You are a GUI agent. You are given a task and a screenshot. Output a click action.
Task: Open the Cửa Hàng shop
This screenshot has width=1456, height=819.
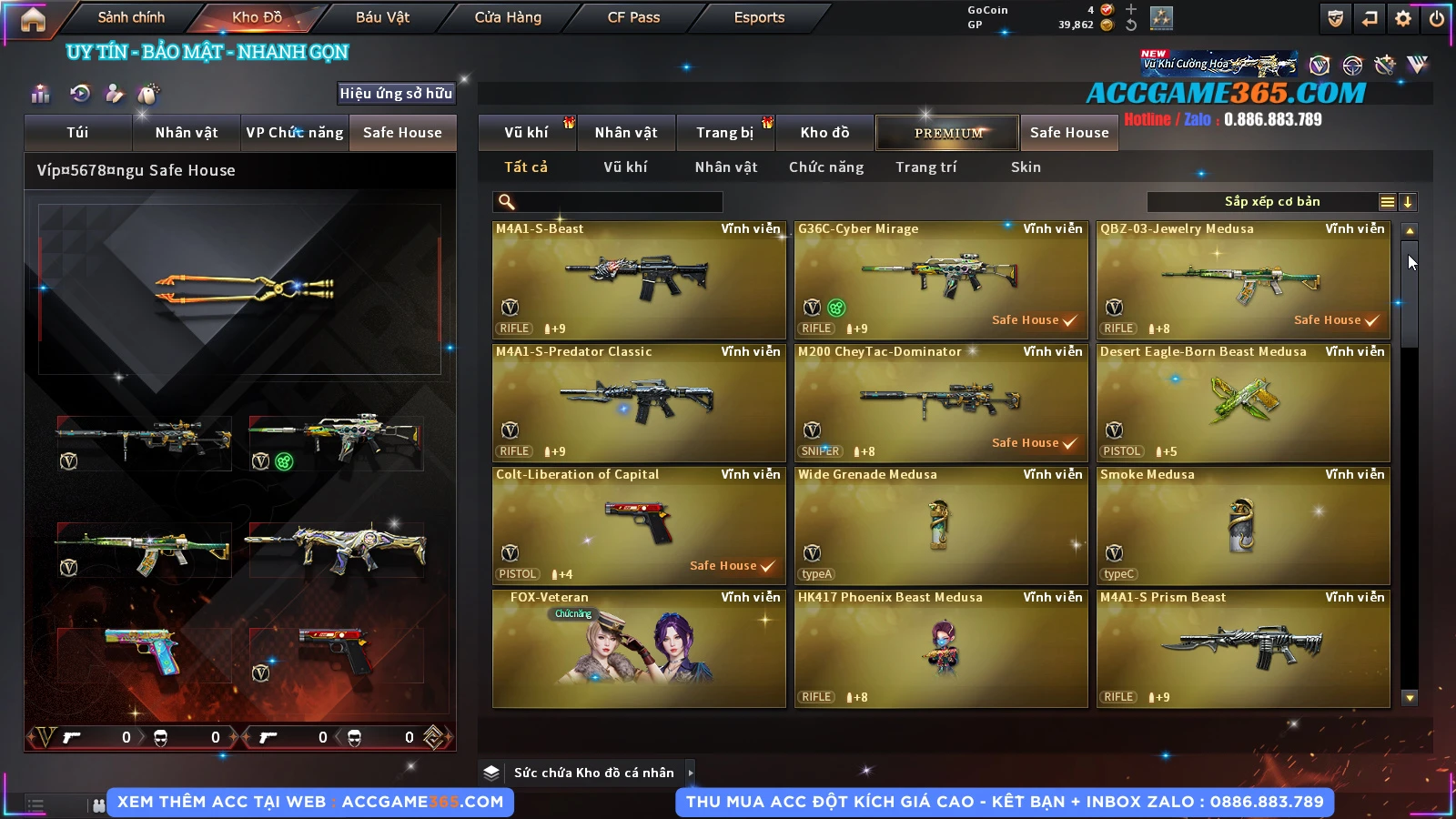(x=508, y=17)
